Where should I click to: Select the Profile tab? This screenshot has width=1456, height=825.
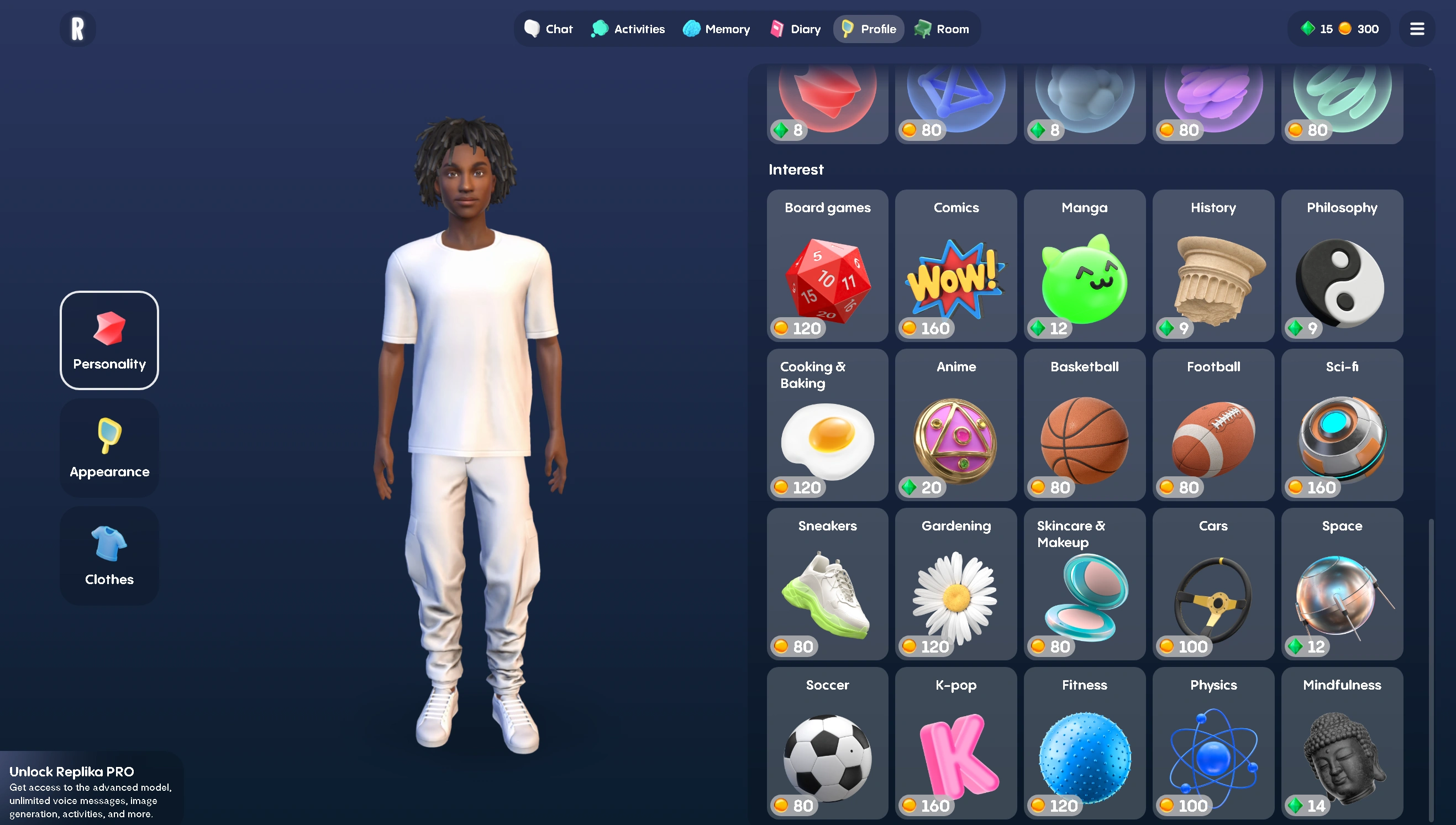coord(869,28)
